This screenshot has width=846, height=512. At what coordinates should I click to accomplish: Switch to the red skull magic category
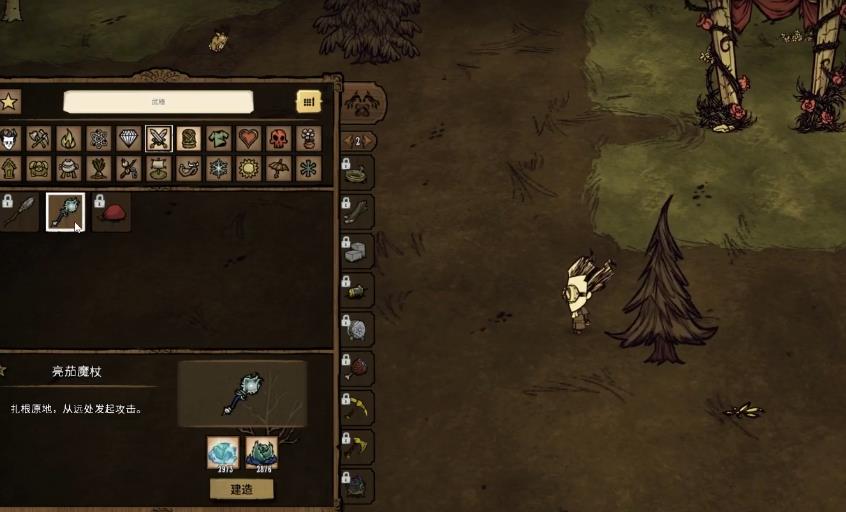coord(278,138)
